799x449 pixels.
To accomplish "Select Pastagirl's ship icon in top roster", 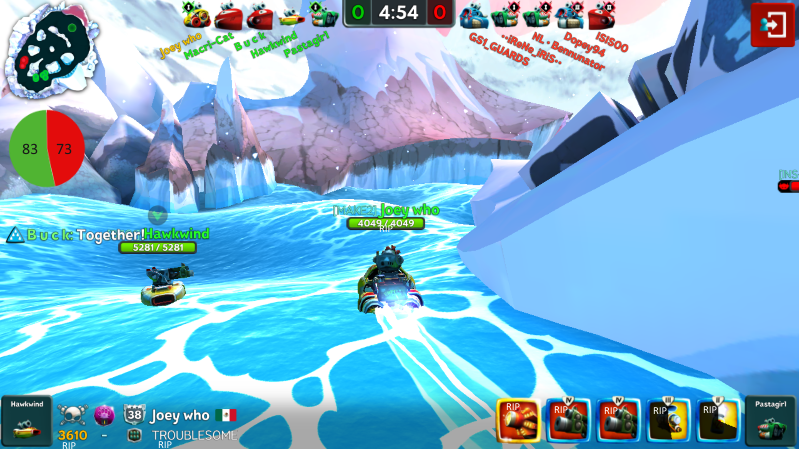I will tap(322, 15).
